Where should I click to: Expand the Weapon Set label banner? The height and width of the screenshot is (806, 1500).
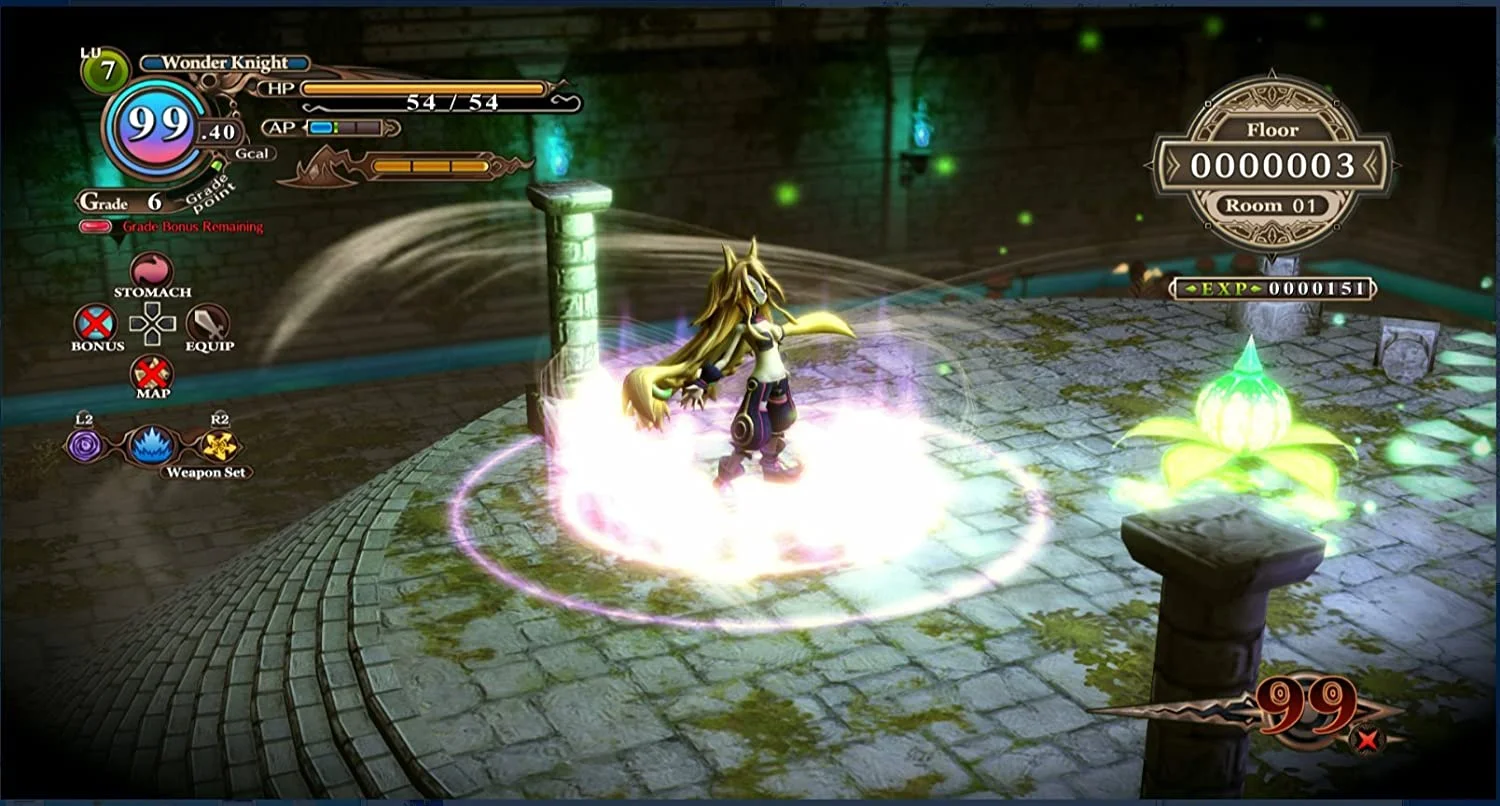[208, 470]
